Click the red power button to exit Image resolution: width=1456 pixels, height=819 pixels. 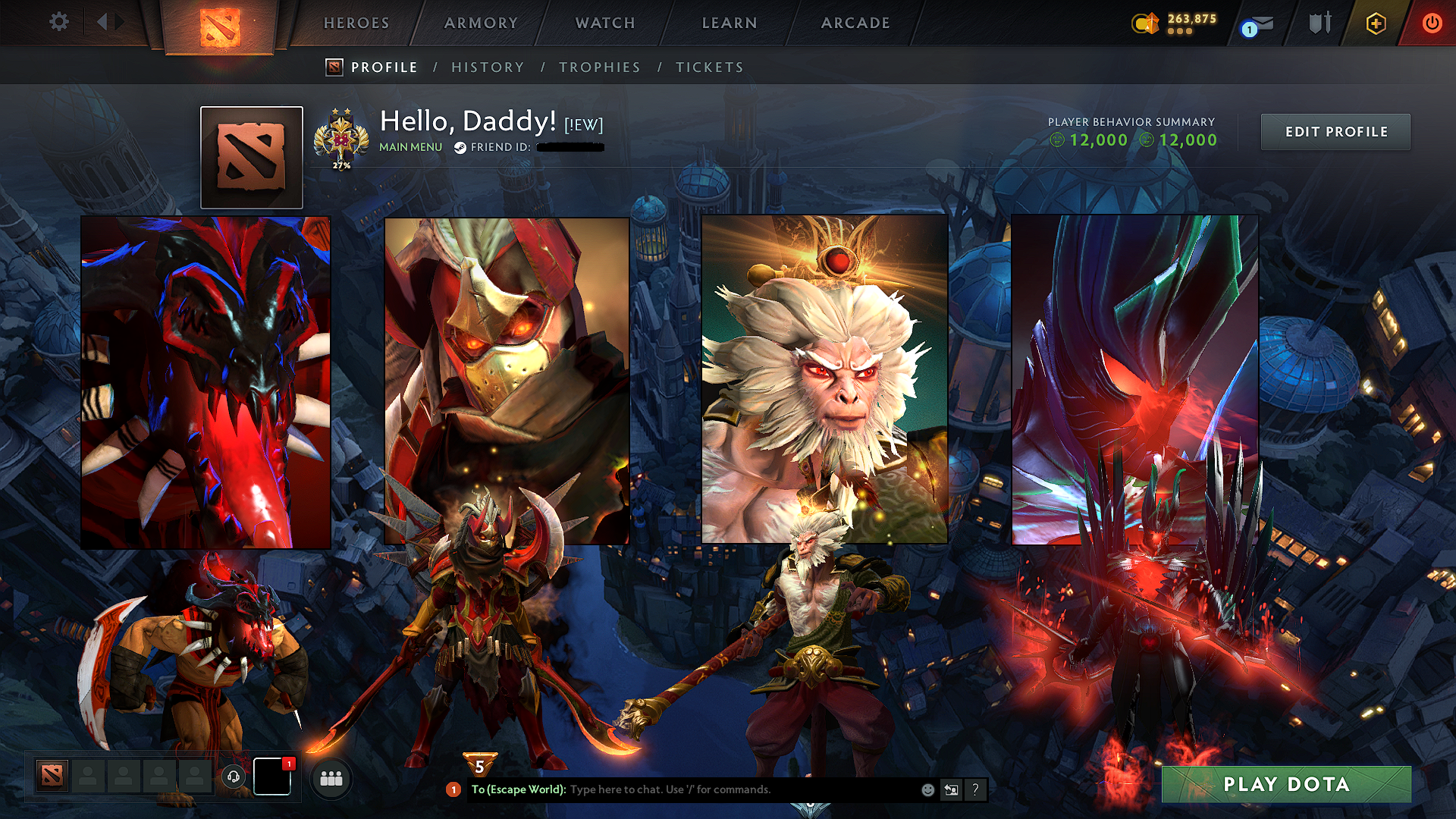click(1432, 24)
